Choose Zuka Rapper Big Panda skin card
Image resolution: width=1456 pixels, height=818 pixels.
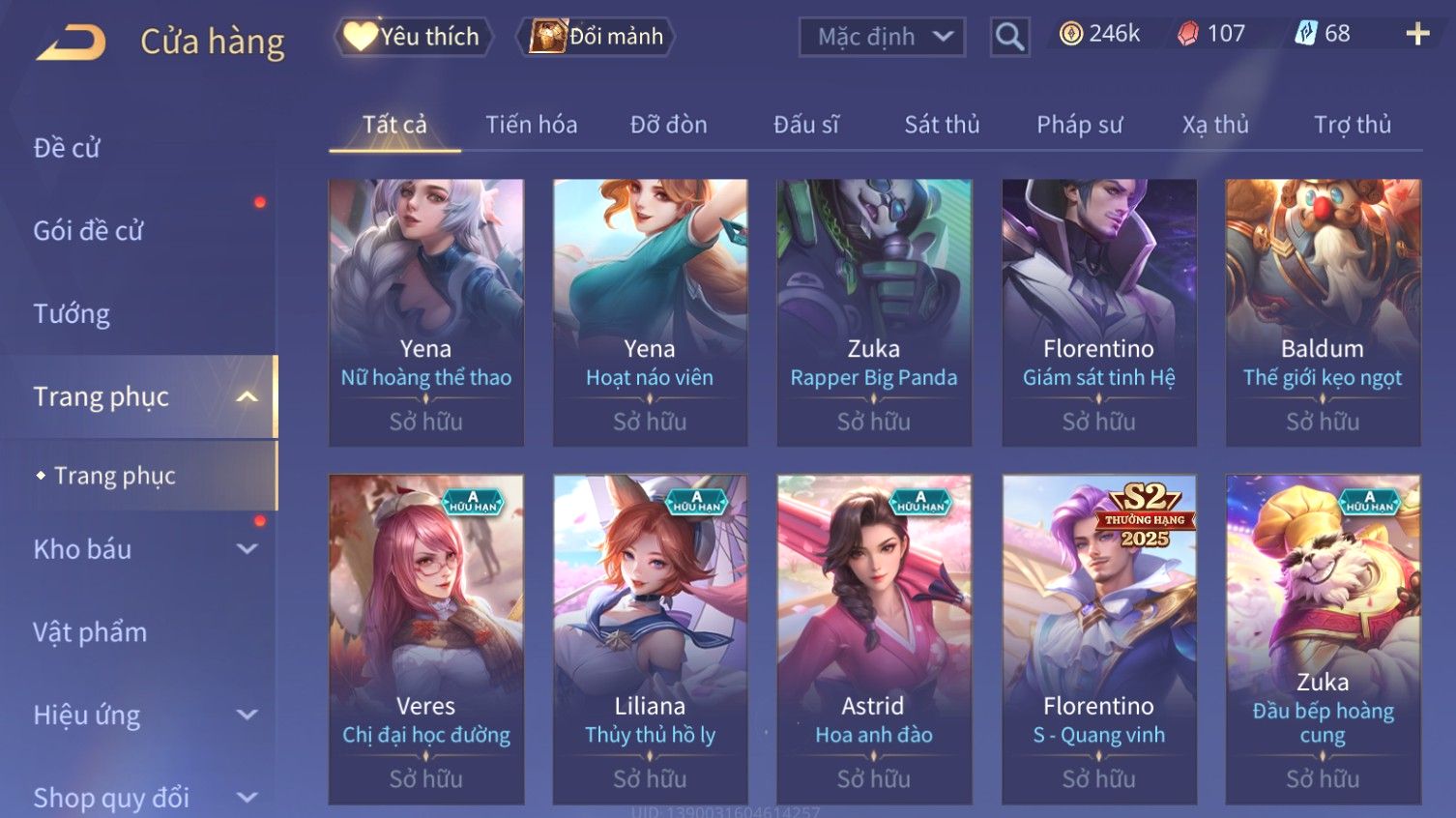click(874, 311)
